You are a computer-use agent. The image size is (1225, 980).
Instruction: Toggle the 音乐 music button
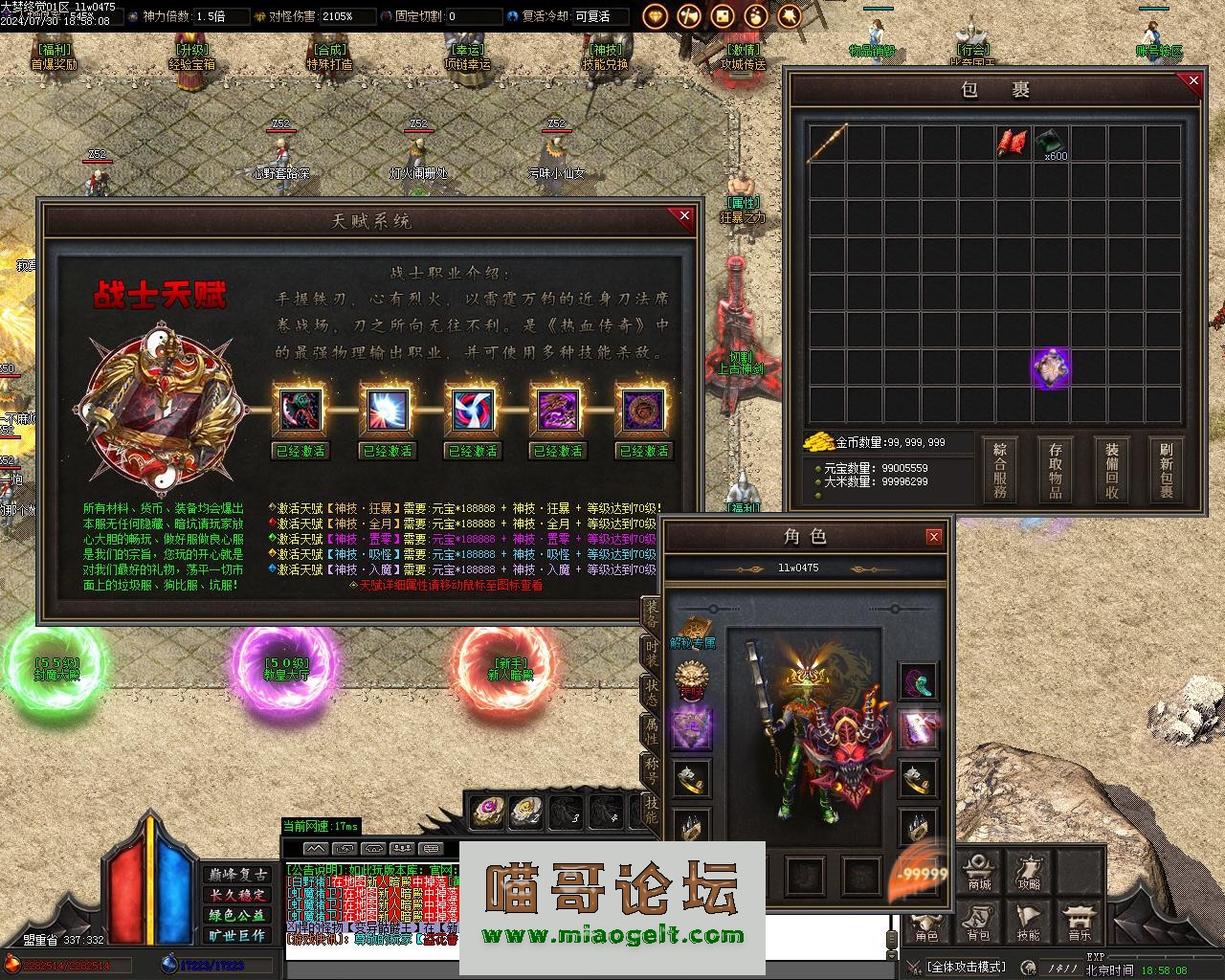click(1079, 923)
